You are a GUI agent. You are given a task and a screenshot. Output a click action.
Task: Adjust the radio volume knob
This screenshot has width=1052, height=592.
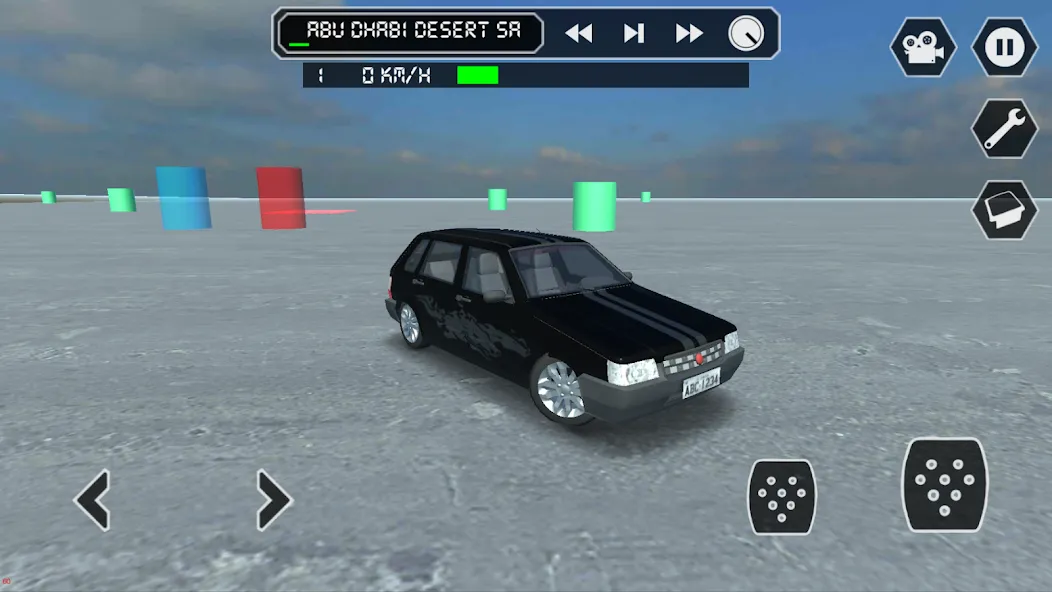coord(746,34)
